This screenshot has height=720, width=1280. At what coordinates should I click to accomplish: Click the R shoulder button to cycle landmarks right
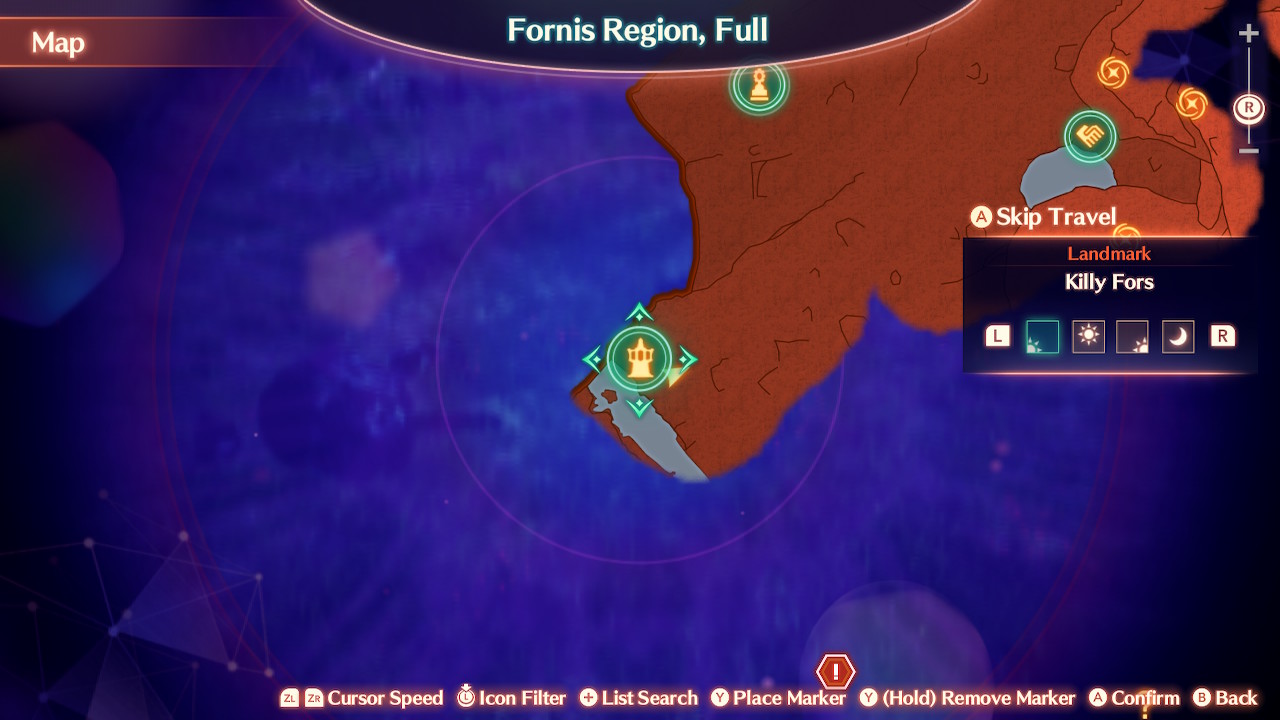click(1221, 336)
